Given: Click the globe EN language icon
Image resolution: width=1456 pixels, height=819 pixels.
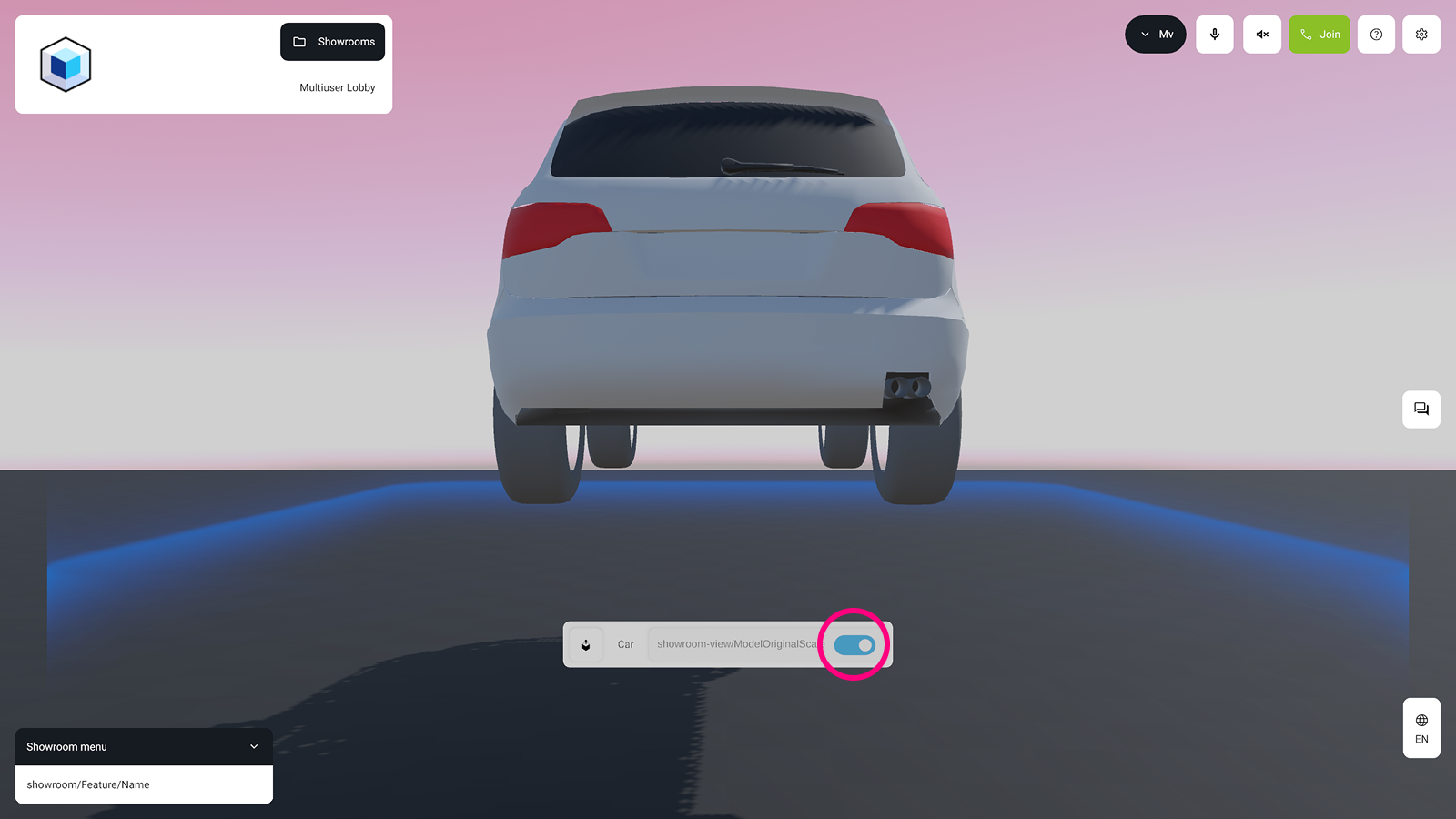Looking at the screenshot, I should (1421, 728).
